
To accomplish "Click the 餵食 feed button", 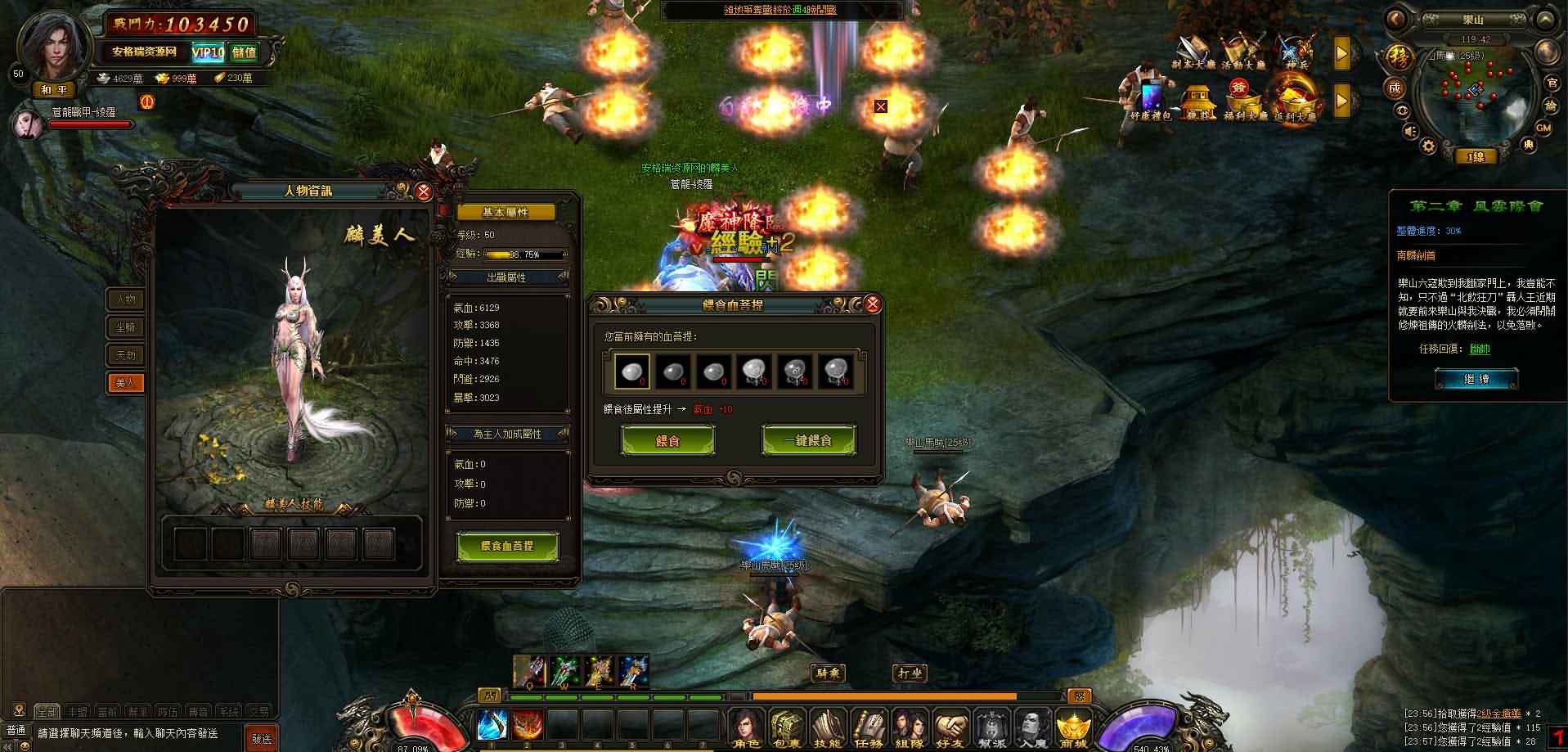I will 668,440.
